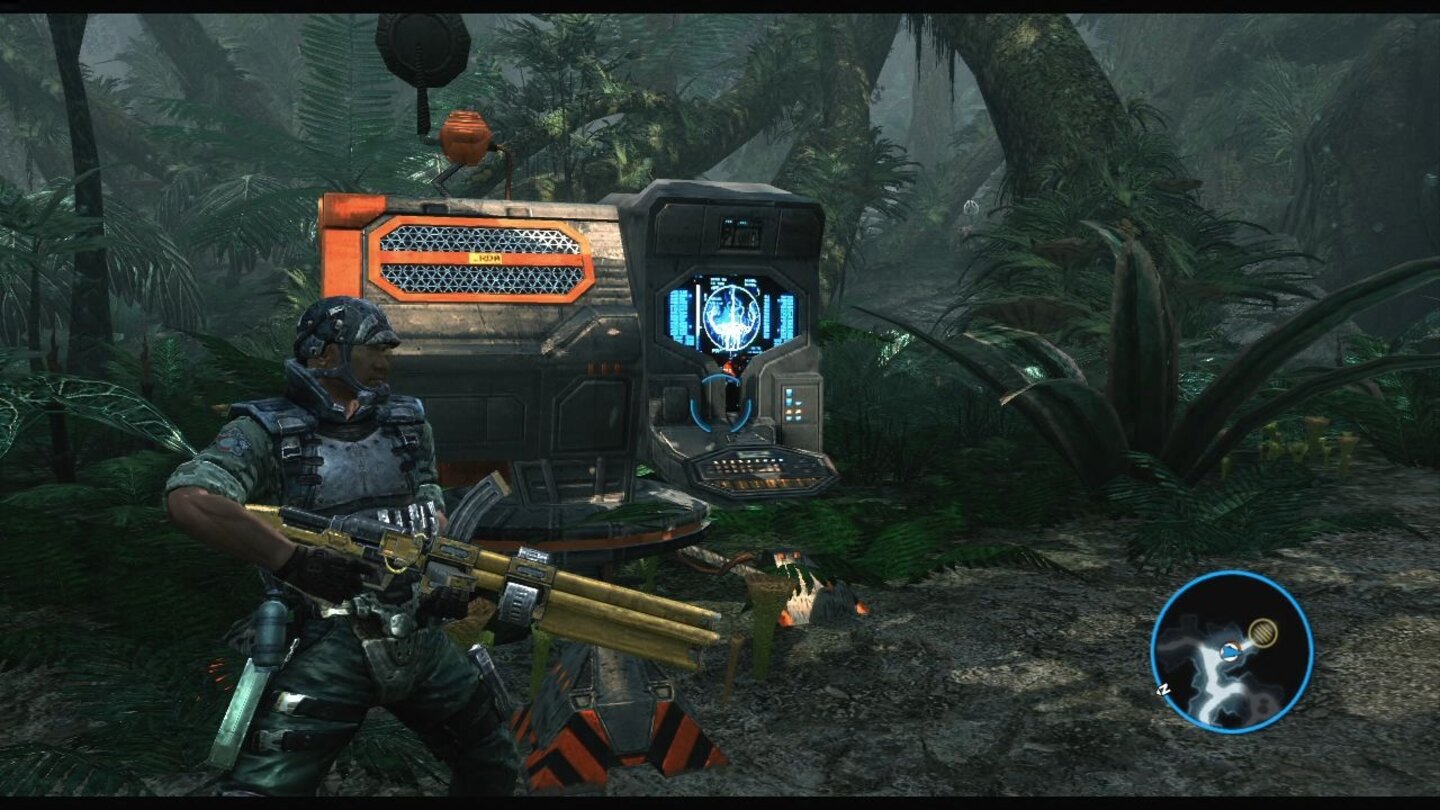Viewport: 1440px width, 810px height.
Task: Expand the left data column on the terminal display
Action: tap(678, 312)
